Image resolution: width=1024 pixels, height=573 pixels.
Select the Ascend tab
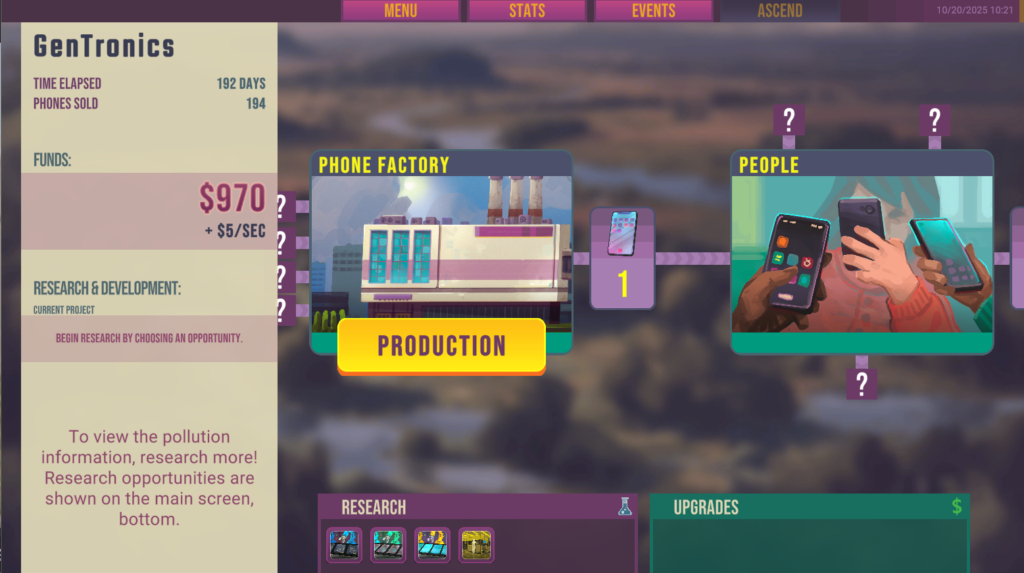click(x=780, y=11)
